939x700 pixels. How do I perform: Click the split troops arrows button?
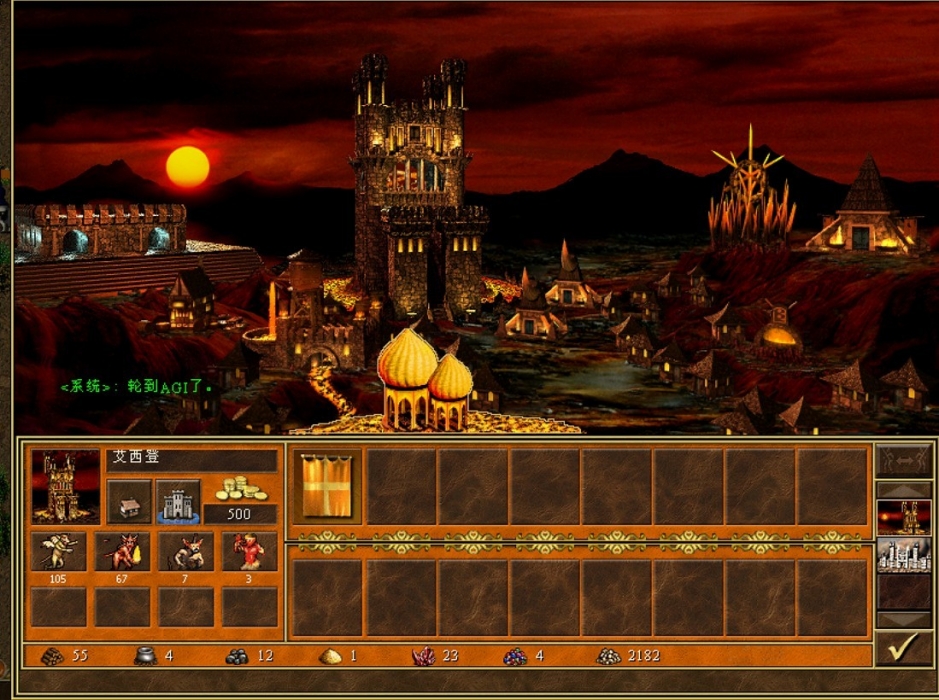tap(903, 461)
